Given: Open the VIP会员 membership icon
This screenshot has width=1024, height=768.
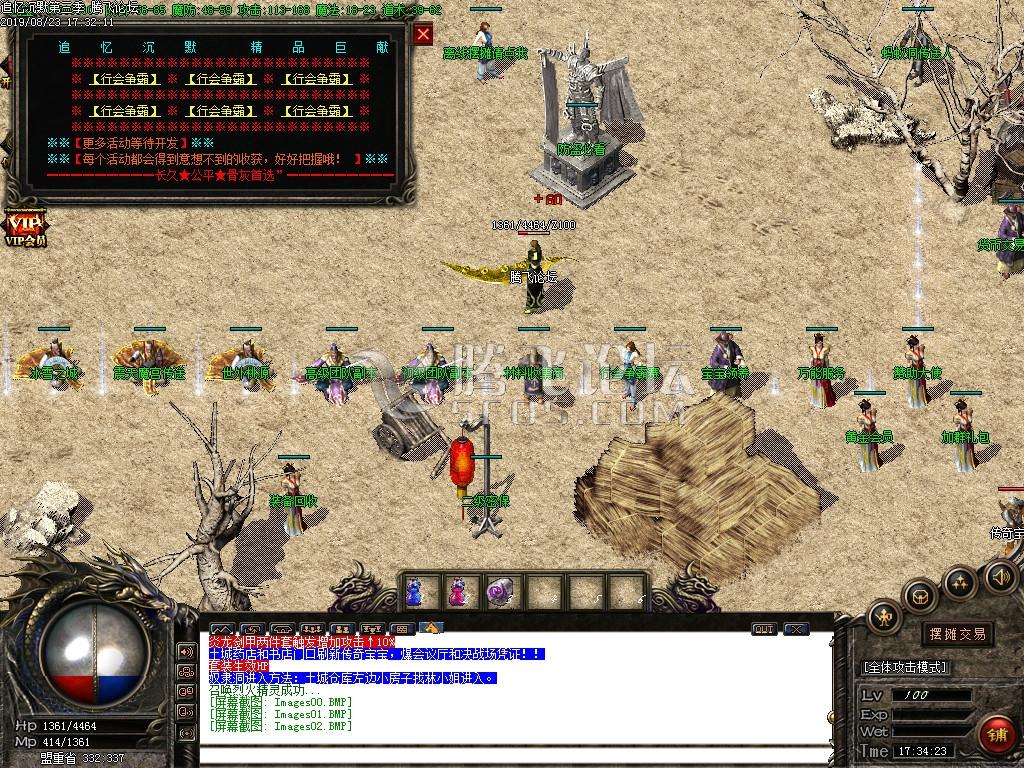Looking at the screenshot, I should click(24, 227).
